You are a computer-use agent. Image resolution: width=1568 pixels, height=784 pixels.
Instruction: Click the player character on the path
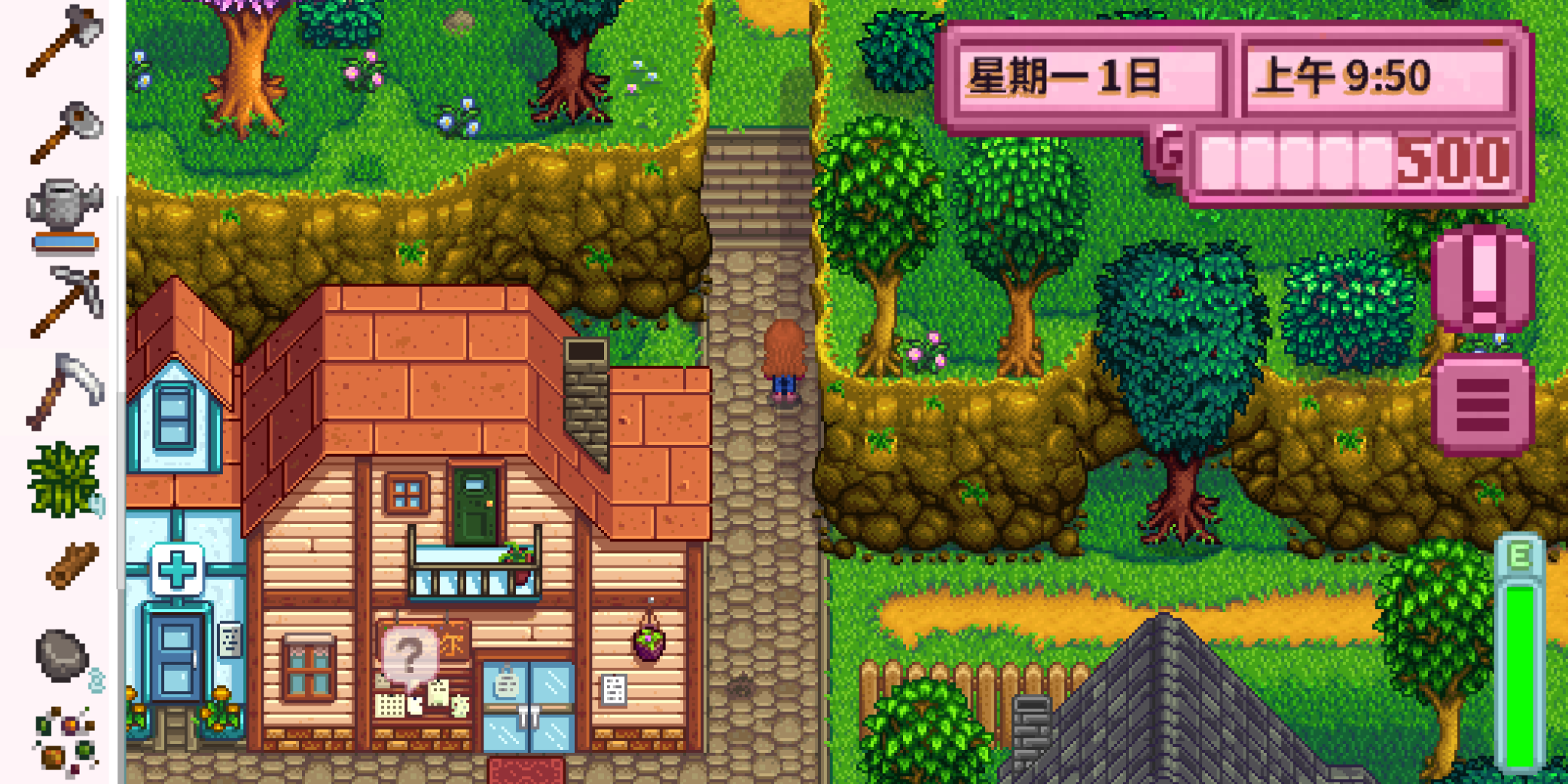tap(783, 356)
